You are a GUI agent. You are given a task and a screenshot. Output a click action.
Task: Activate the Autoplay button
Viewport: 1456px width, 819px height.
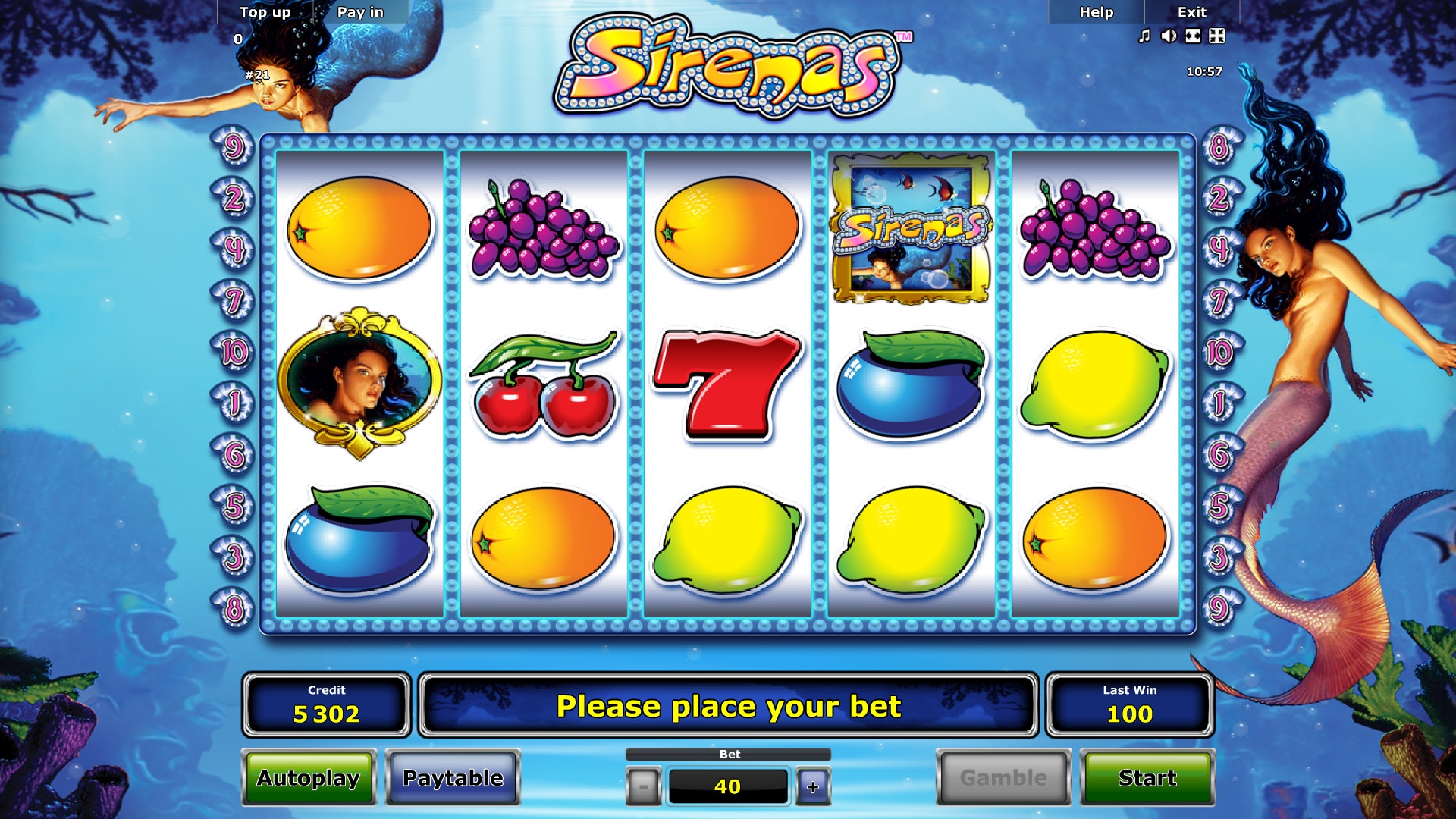309,778
